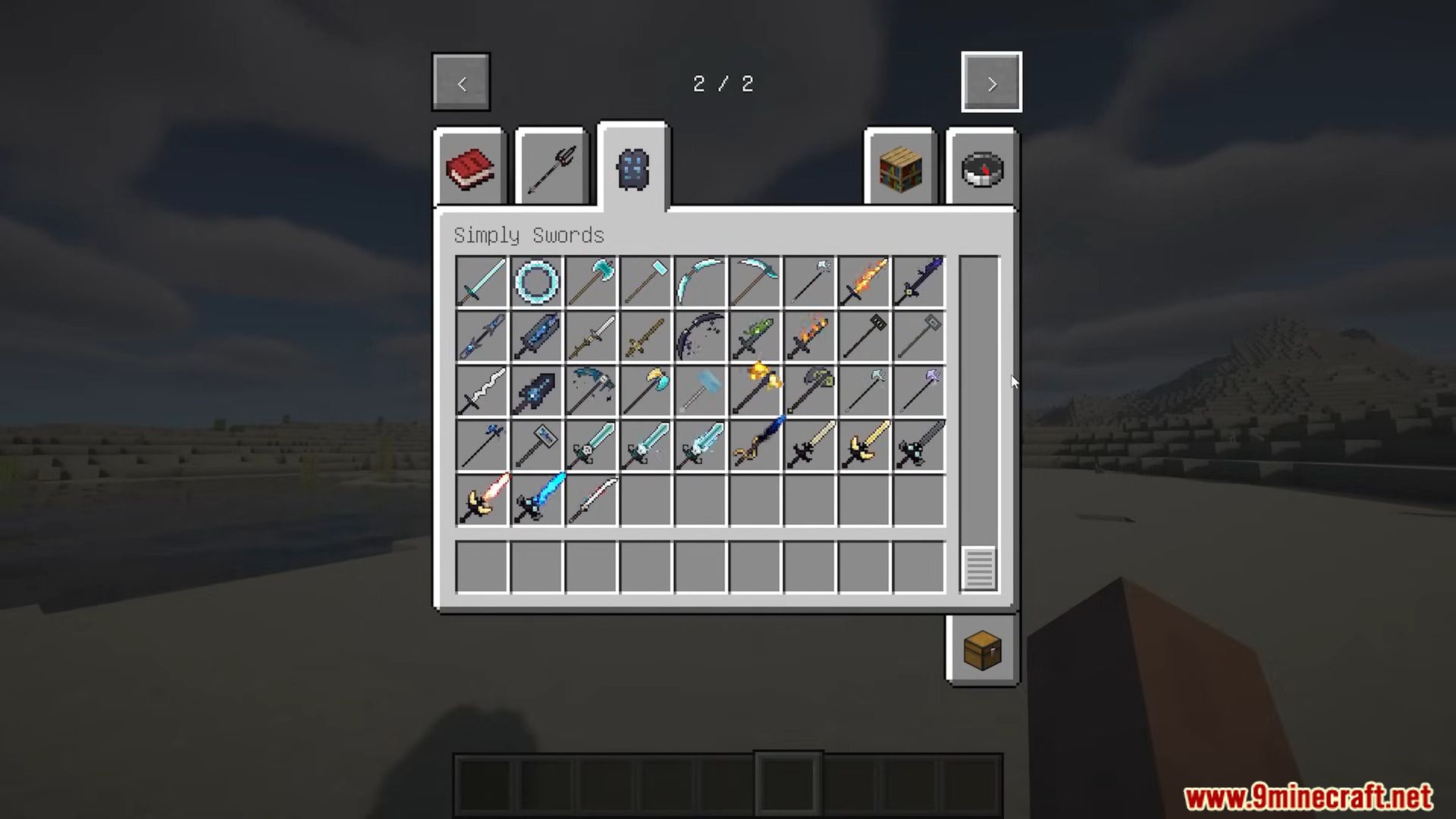The image size is (1456, 819).
Task: Open the red recipe book tab
Action: (x=469, y=168)
